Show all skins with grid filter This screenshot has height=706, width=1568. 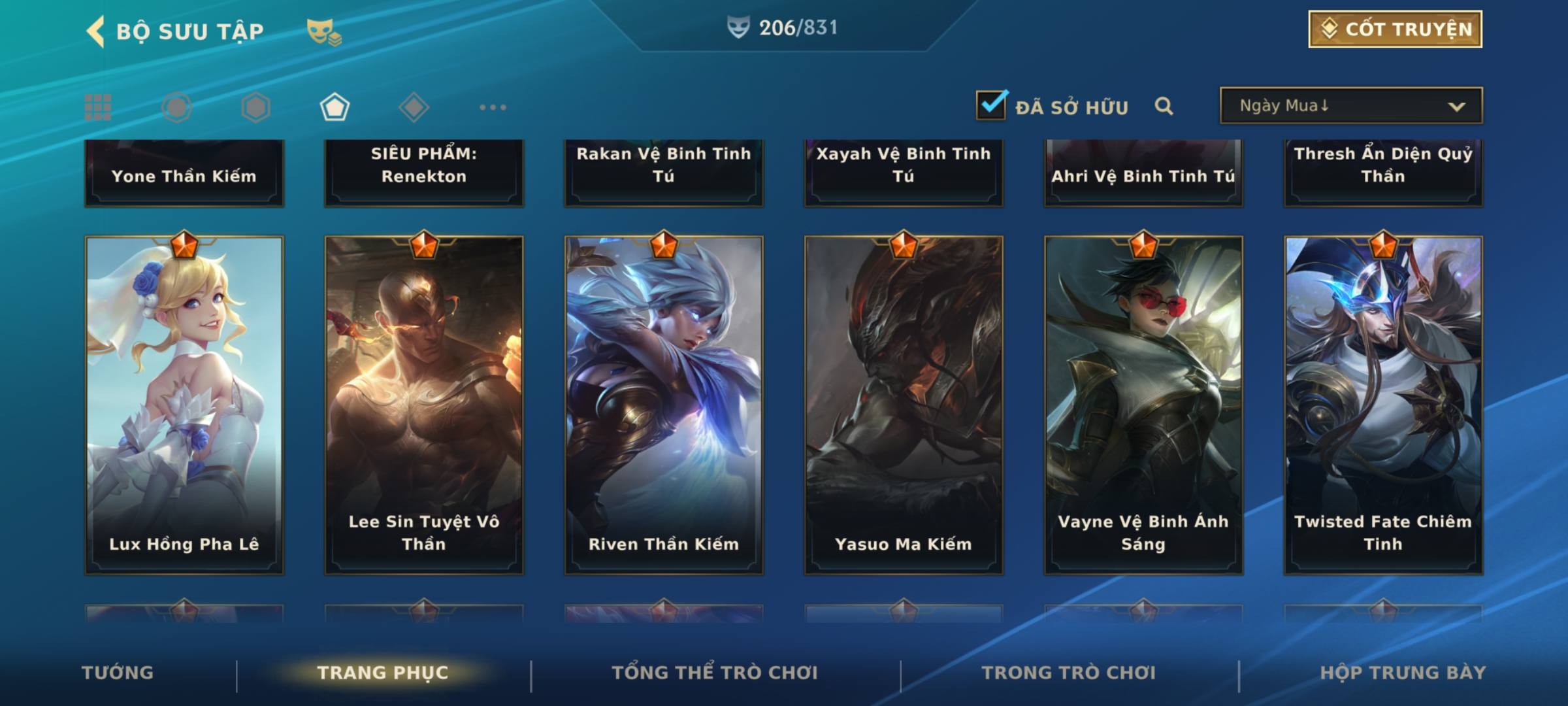[98, 107]
